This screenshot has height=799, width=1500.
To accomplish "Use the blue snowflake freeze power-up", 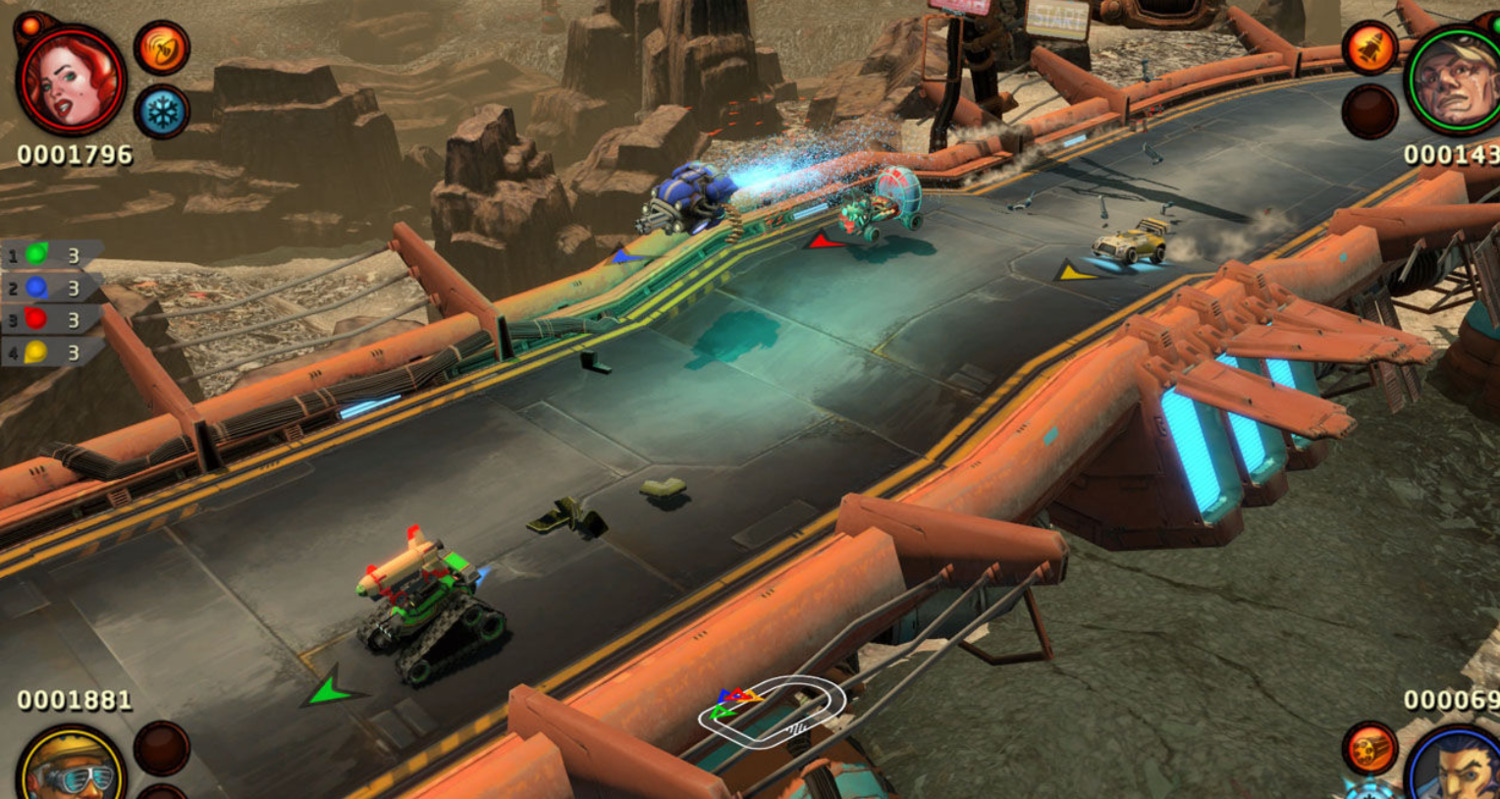I will [161, 110].
